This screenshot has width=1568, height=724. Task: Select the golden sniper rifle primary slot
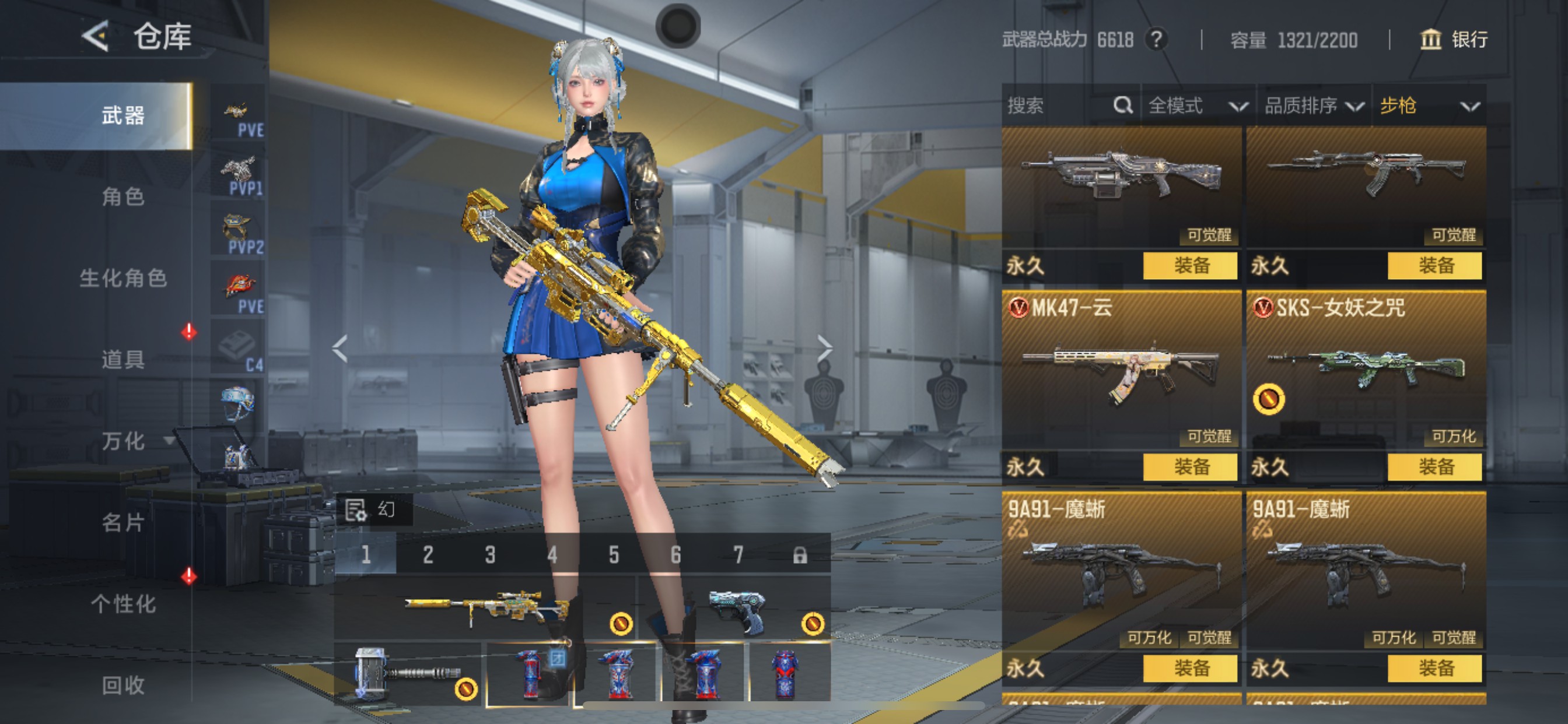coord(487,607)
